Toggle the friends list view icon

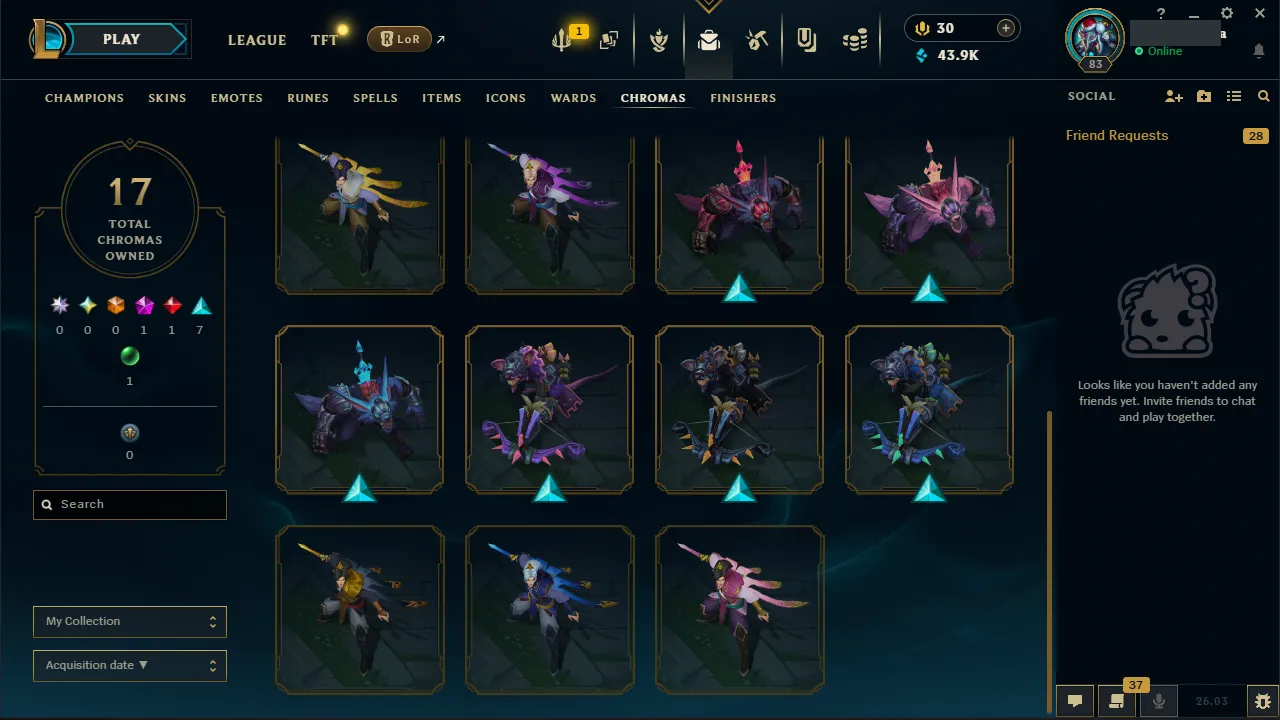1233,96
